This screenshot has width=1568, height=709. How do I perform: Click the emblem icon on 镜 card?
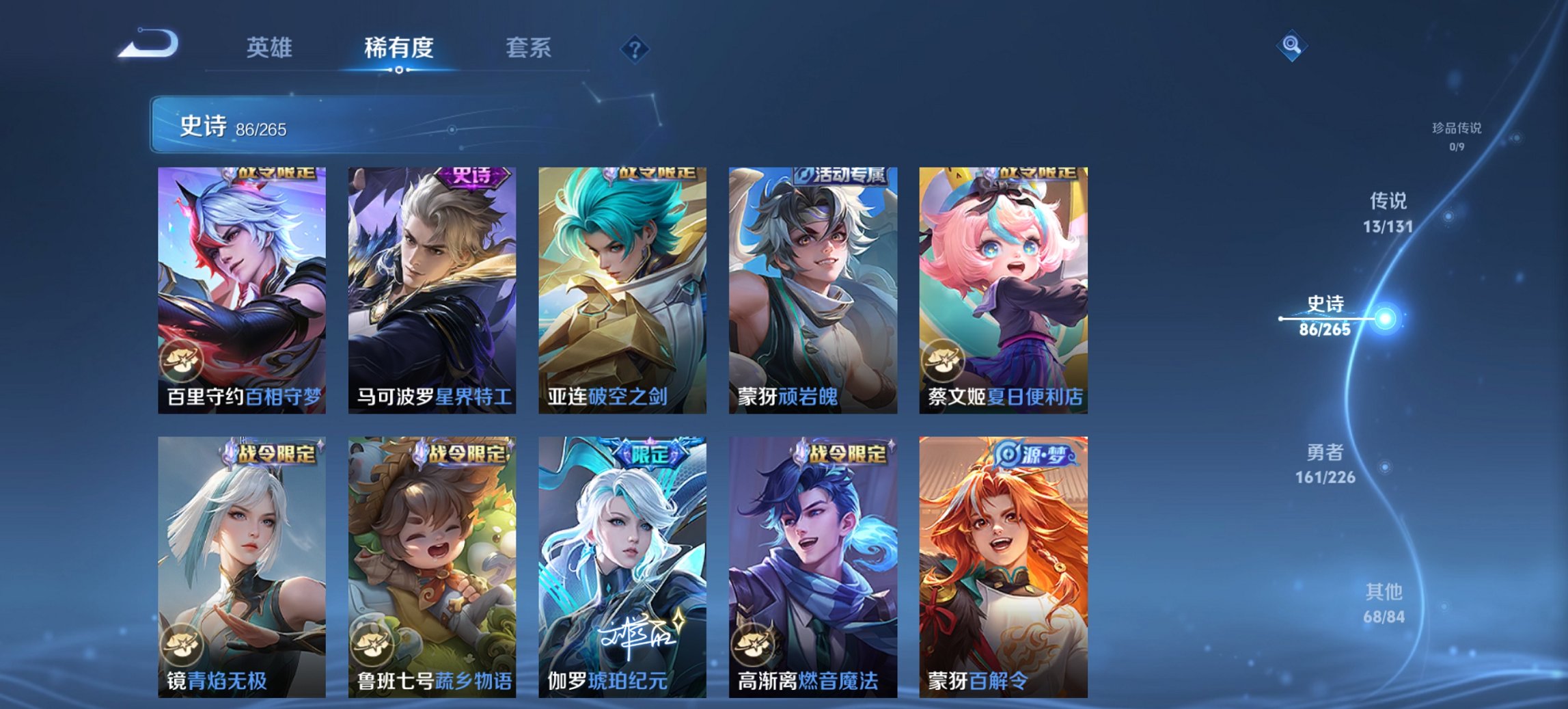click(x=182, y=645)
